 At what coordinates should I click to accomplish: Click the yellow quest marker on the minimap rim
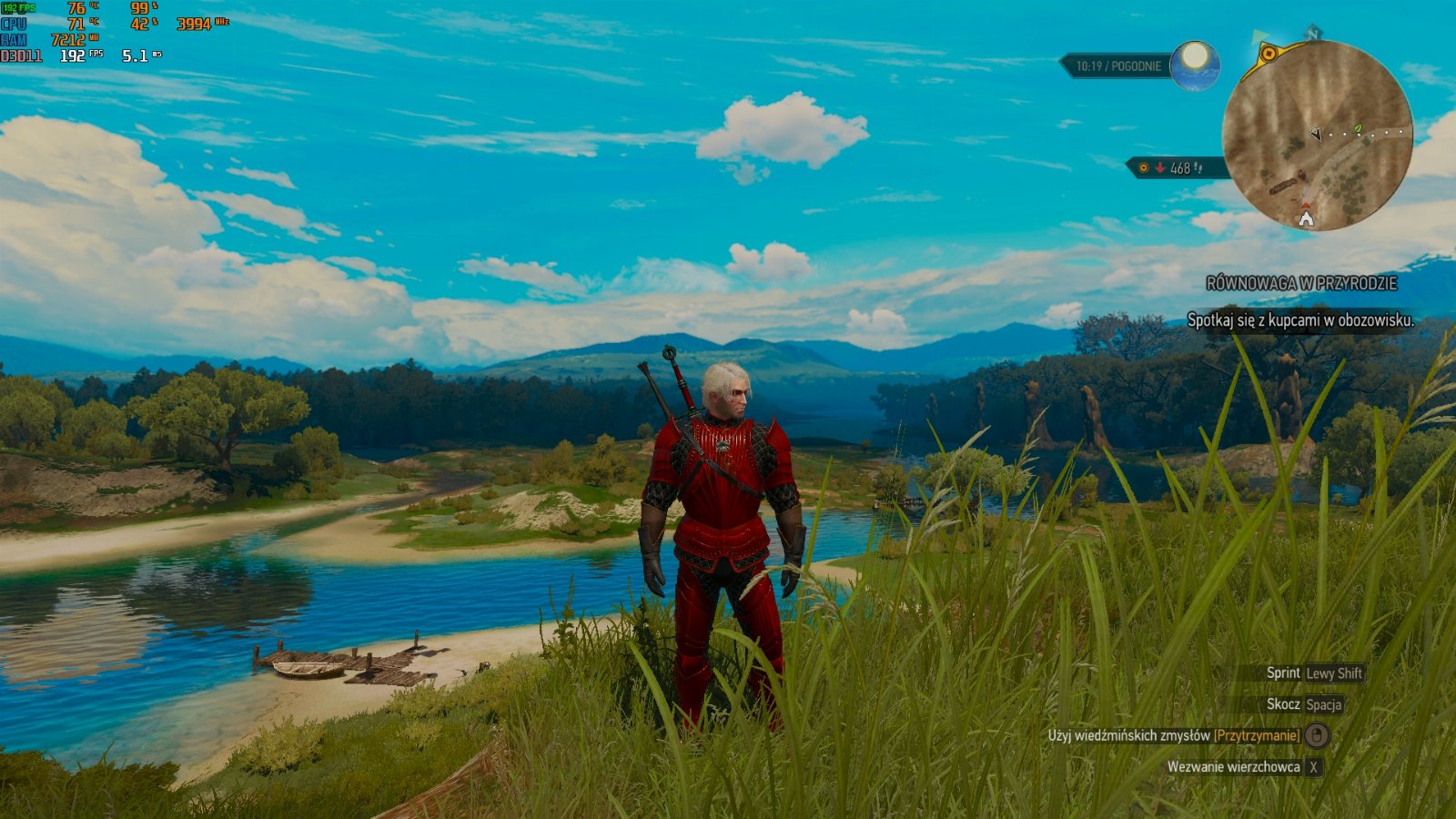pyautogui.click(x=1268, y=54)
